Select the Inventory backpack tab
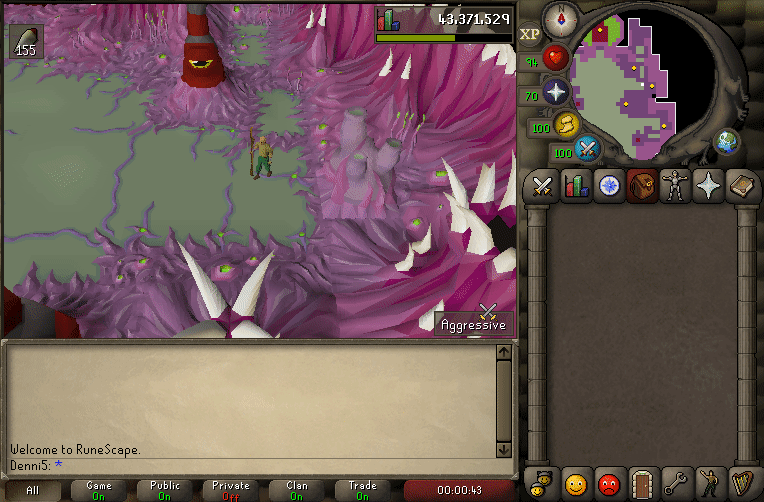 (x=642, y=186)
